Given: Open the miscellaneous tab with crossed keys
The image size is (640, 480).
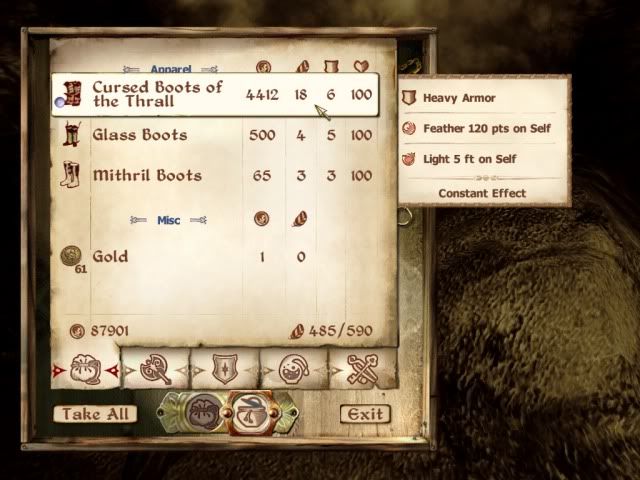Looking at the screenshot, I should tap(362, 369).
